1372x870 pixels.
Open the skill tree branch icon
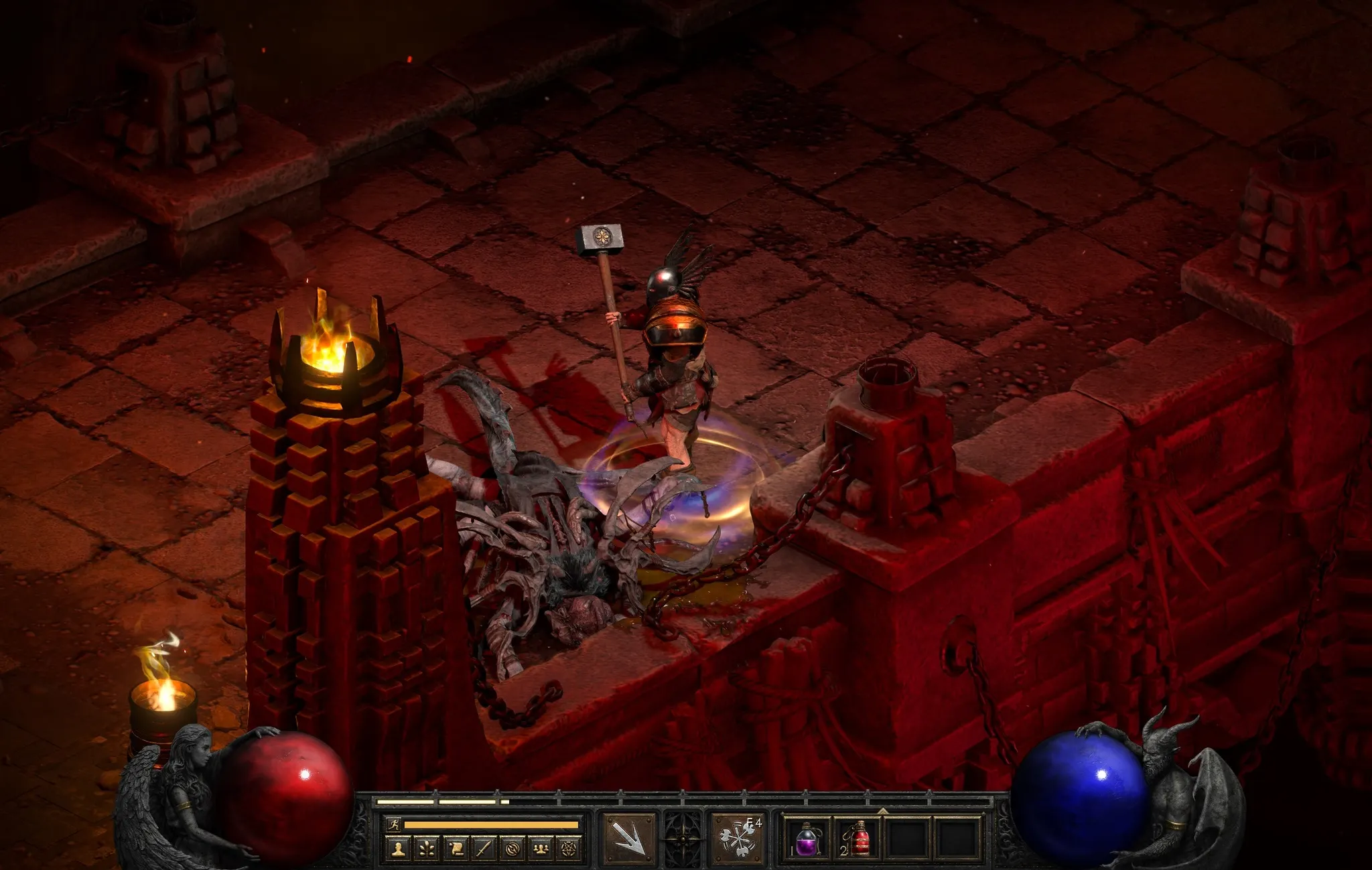tap(427, 849)
